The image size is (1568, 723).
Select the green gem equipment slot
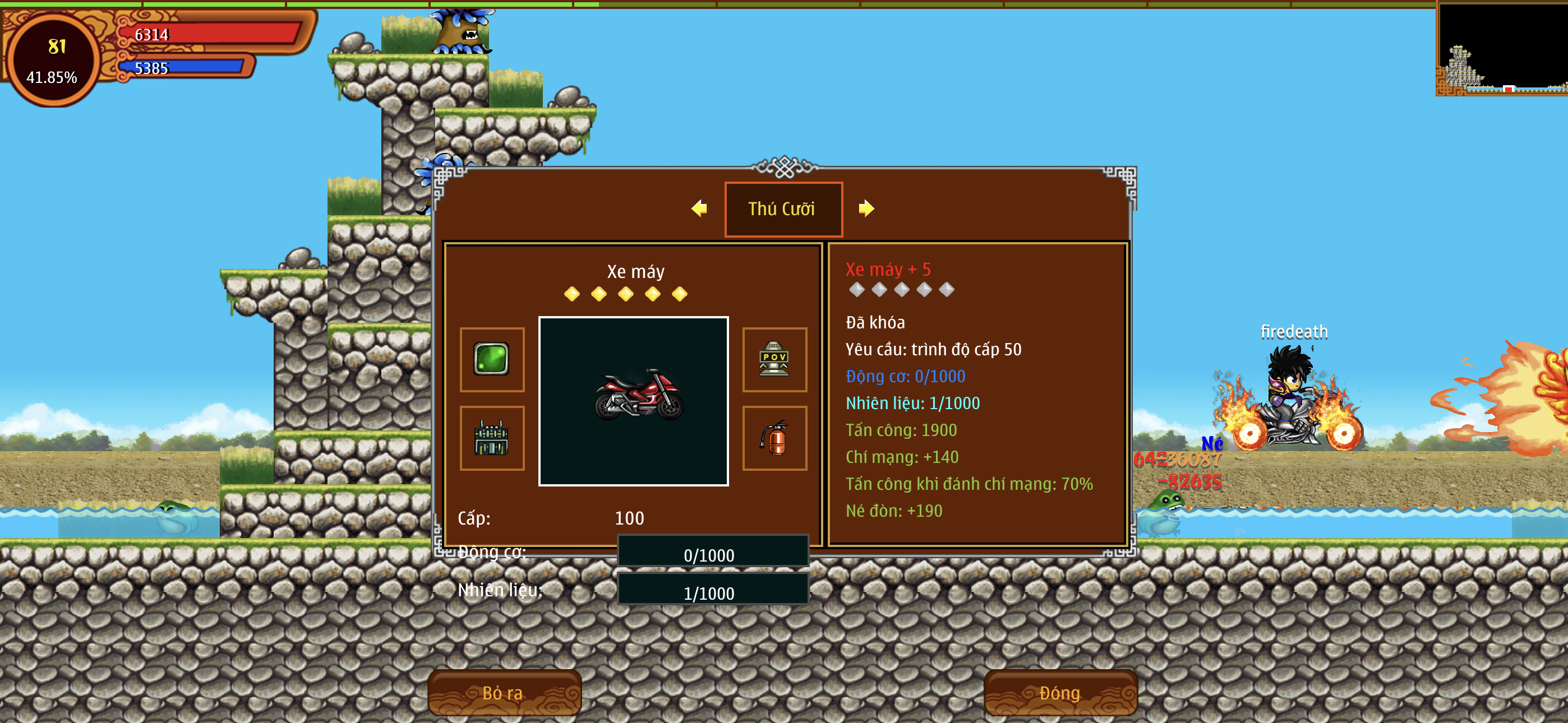click(x=491, y=359)
